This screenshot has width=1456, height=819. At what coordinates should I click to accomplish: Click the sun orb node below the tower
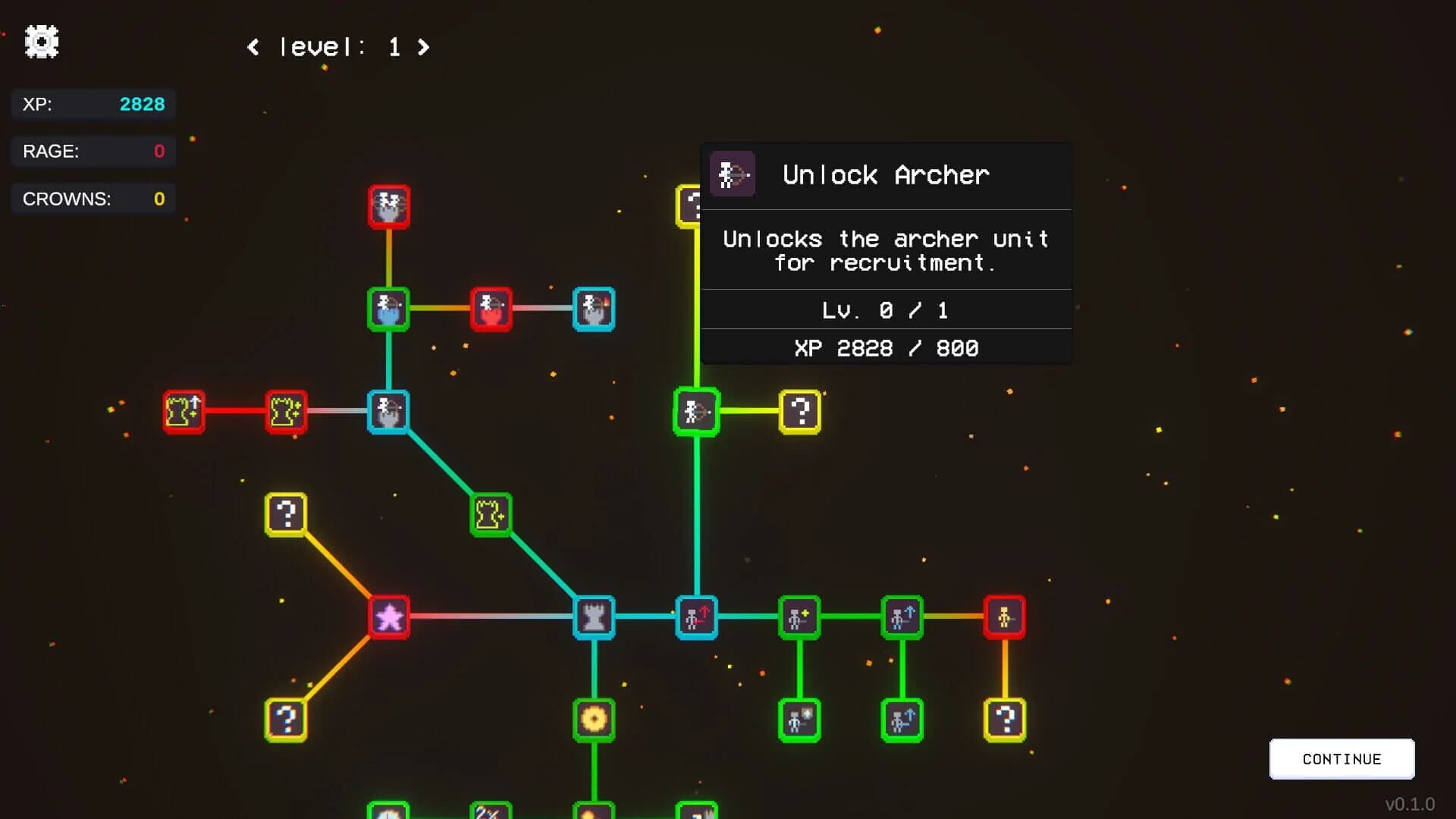[x=595, y=720]
